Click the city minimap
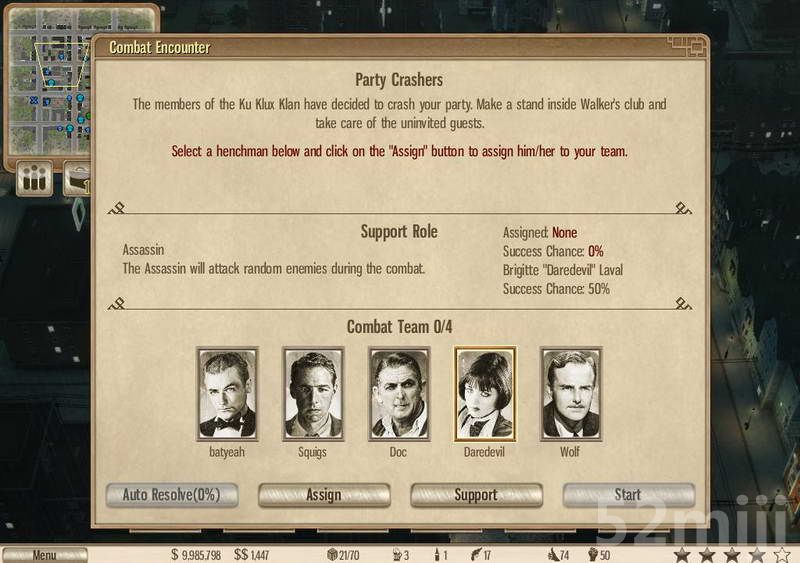 50,80
